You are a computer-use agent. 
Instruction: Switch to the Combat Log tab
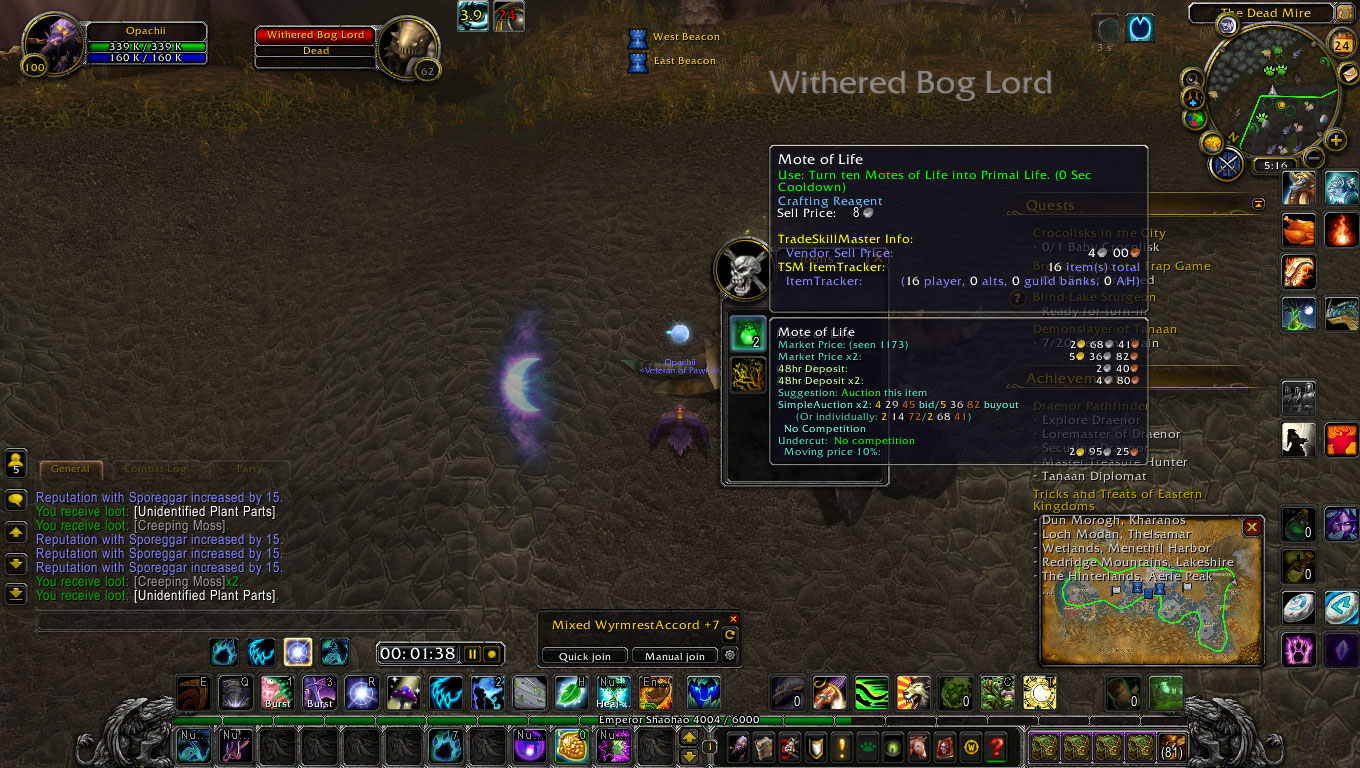point(154,468)
